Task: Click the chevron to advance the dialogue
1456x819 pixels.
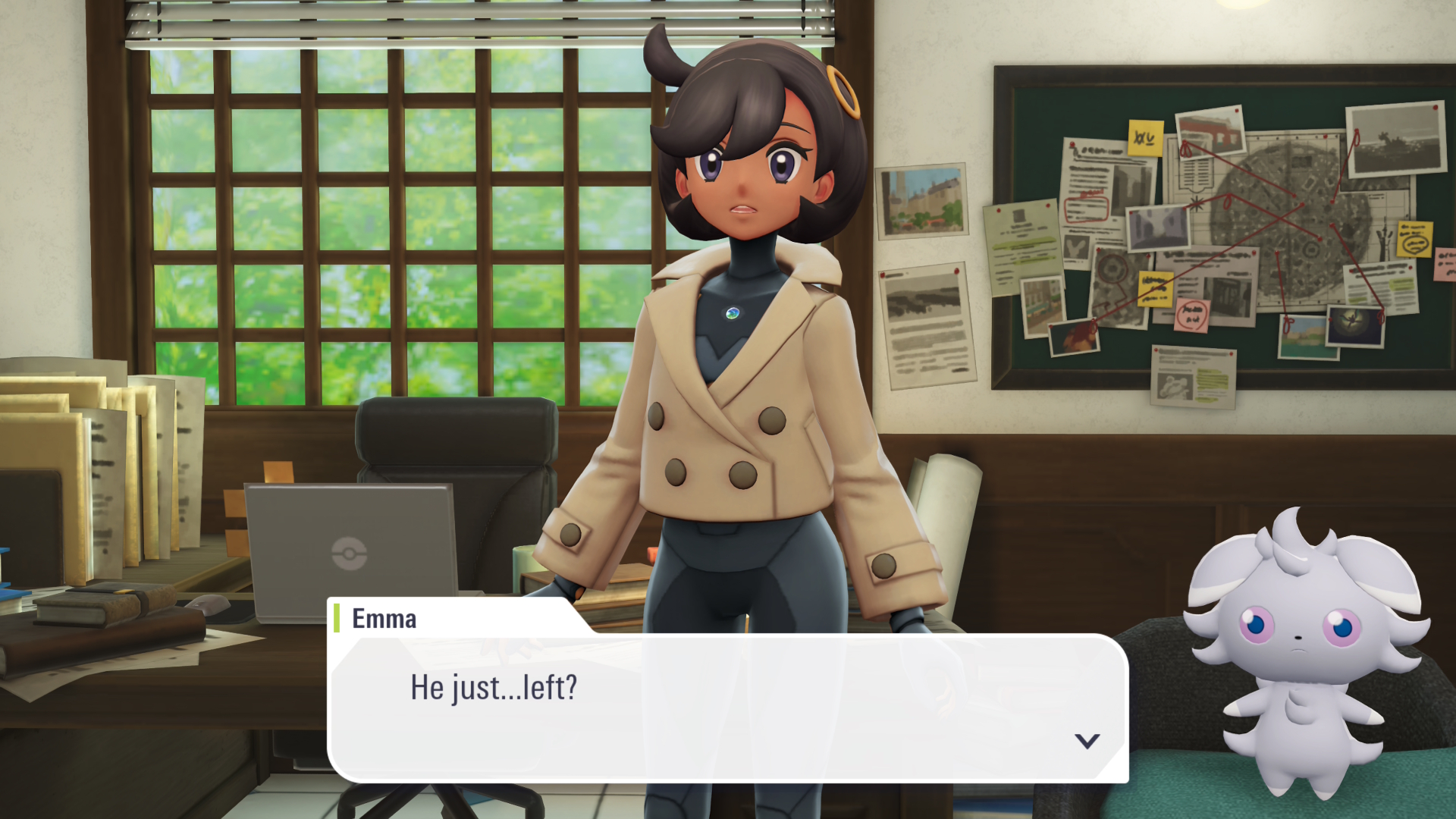Action: point(1087,743)
